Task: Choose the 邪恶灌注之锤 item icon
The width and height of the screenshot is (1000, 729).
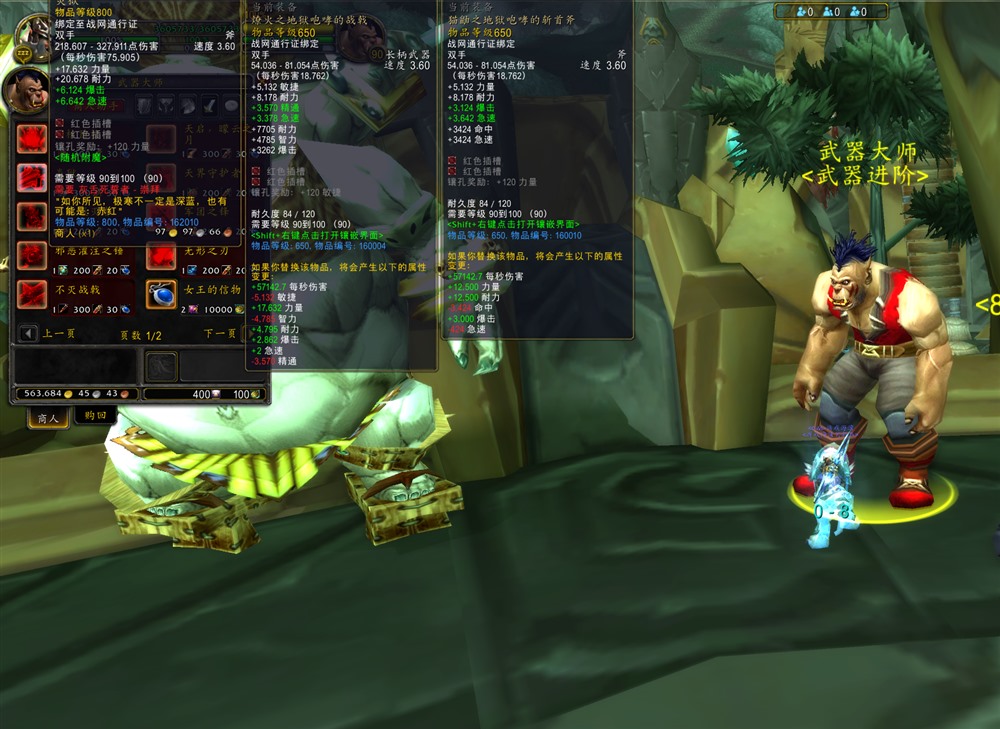Action: pos(30,255)
